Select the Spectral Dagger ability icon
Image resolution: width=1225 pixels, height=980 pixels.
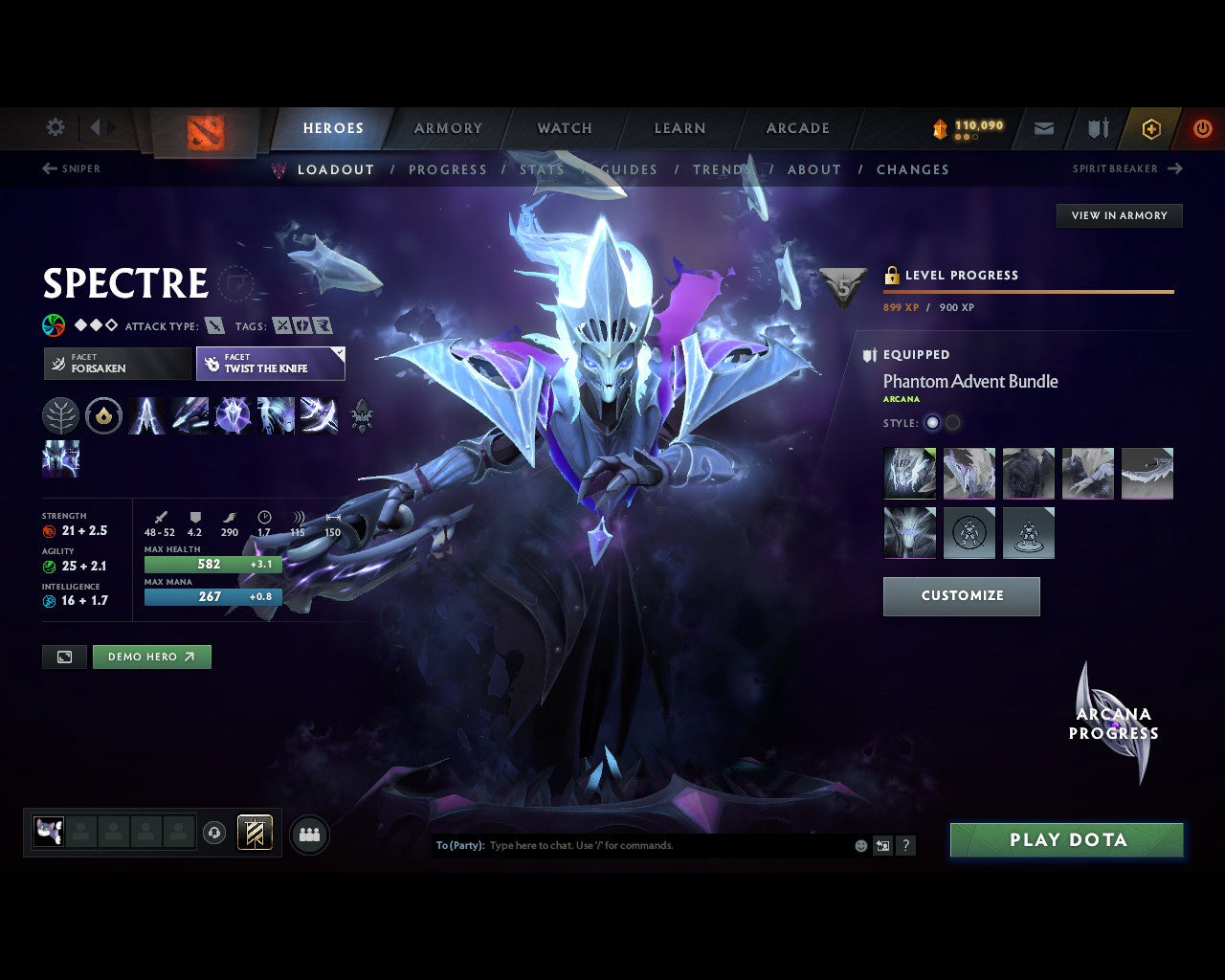tap(146, 415)
